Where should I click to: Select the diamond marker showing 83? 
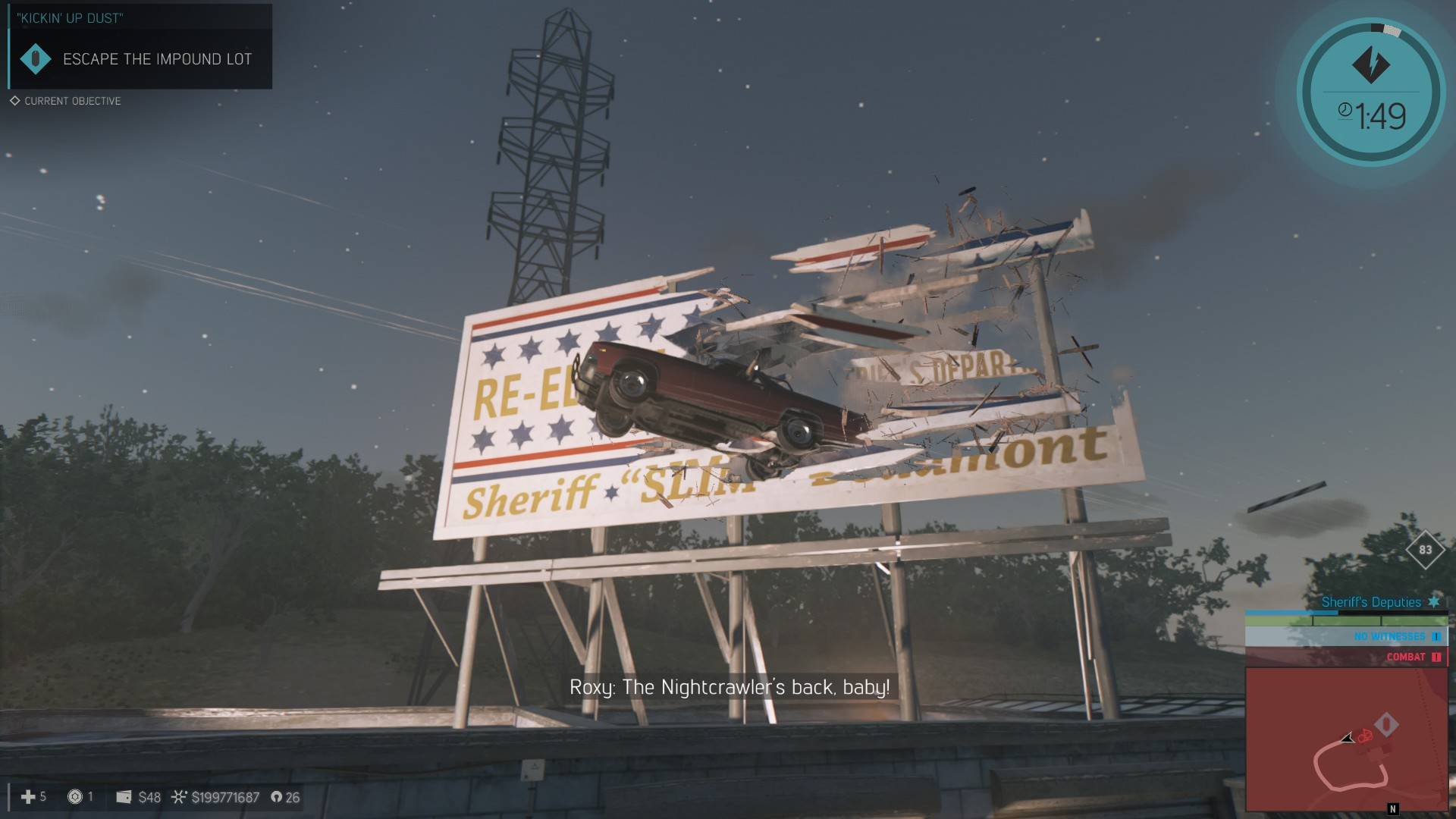point(1425,550)
